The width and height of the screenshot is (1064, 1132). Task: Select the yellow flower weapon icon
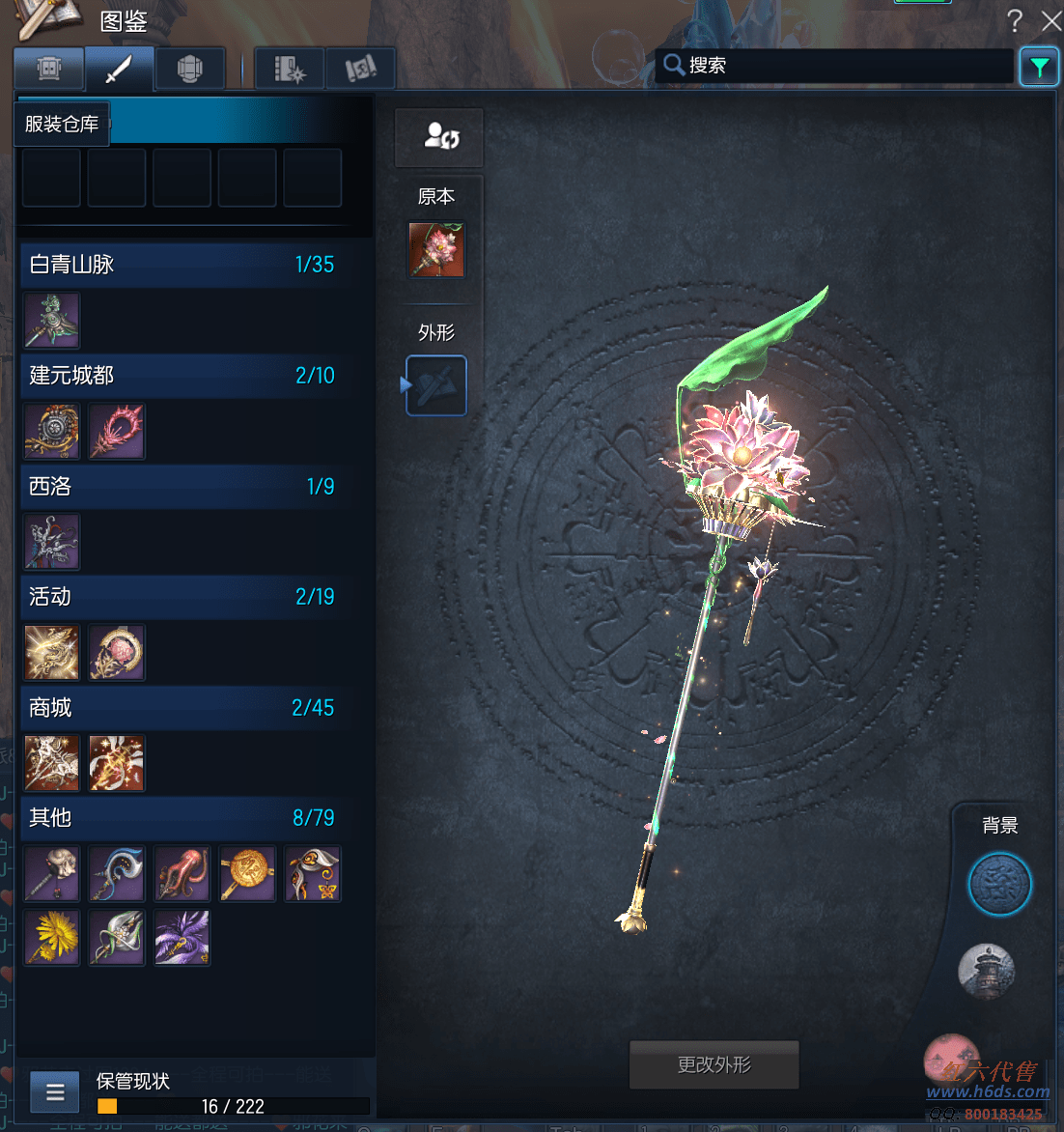(52, 937)
